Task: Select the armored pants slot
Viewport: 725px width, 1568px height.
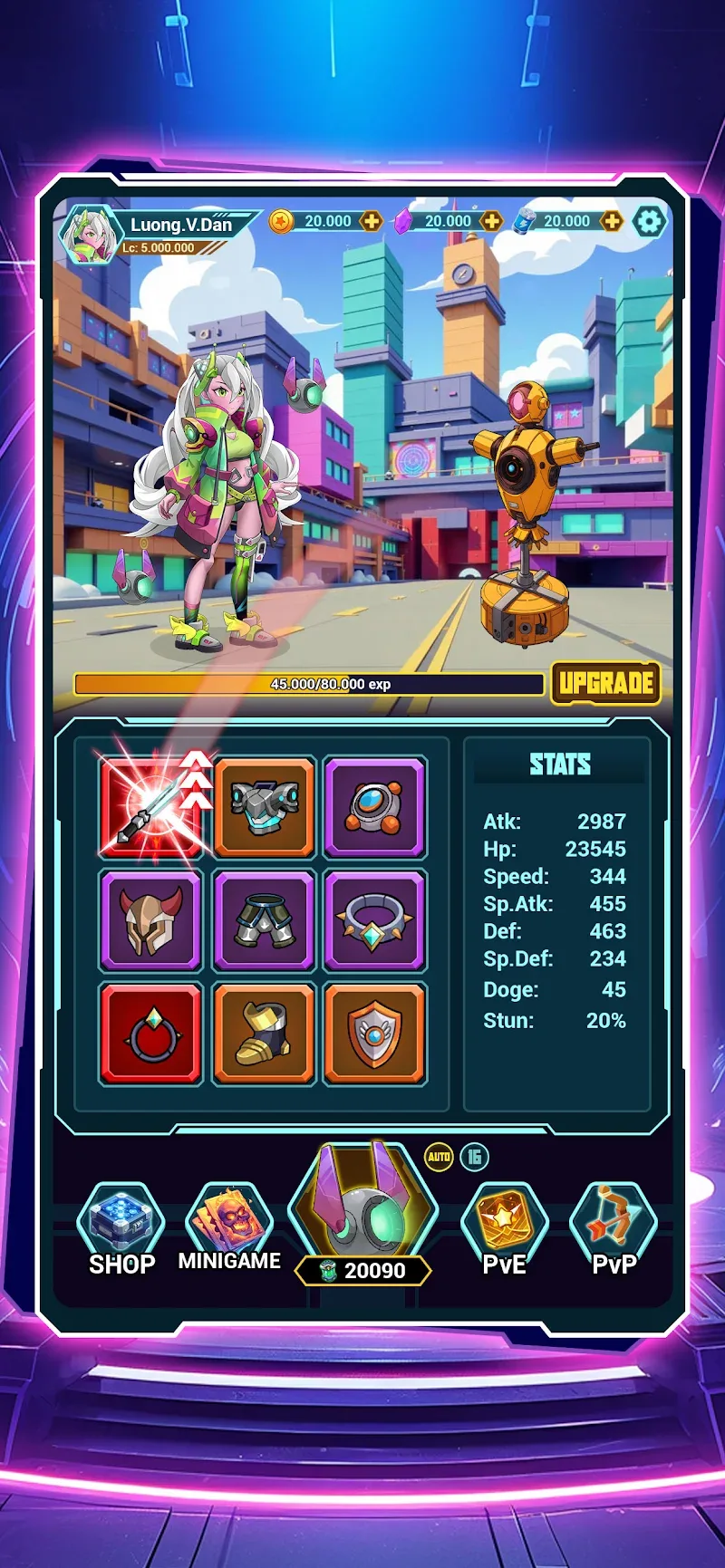Action: (264, 919)
